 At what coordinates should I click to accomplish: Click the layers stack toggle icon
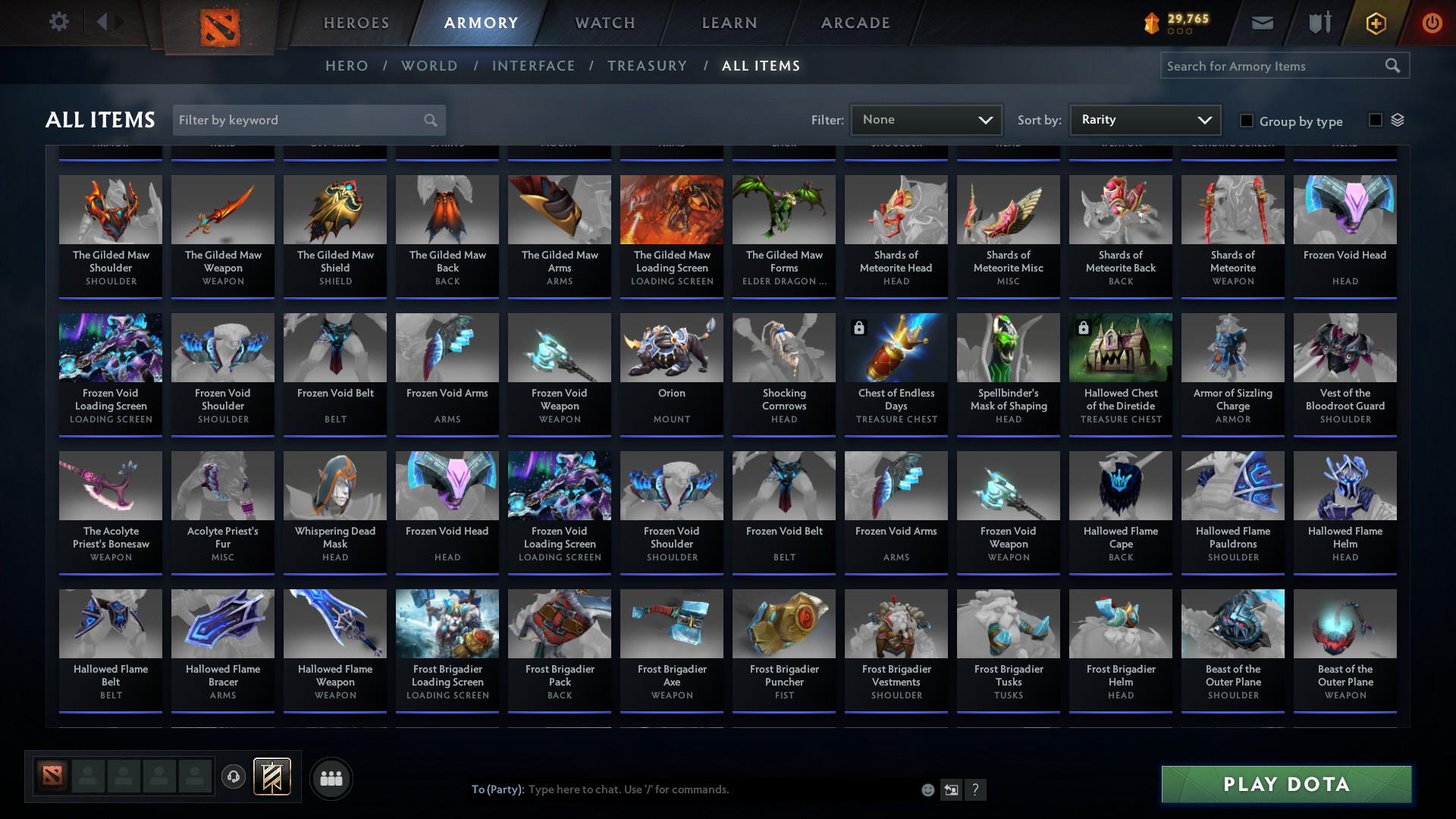point(1397,120)
